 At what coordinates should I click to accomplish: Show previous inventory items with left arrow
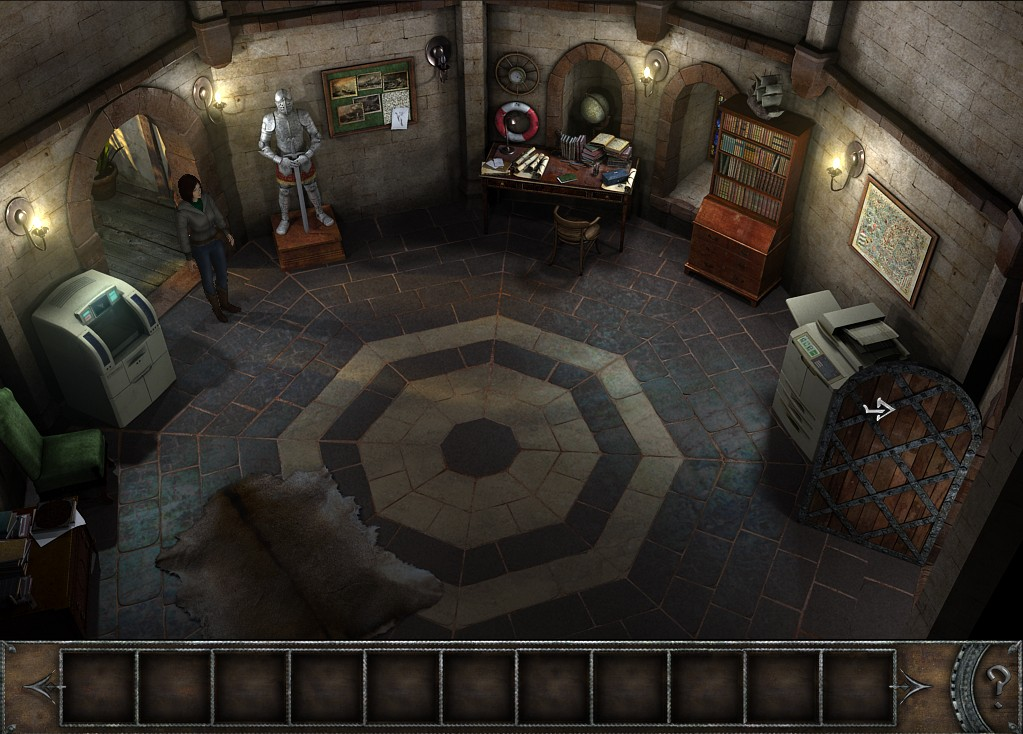point(41,687)
